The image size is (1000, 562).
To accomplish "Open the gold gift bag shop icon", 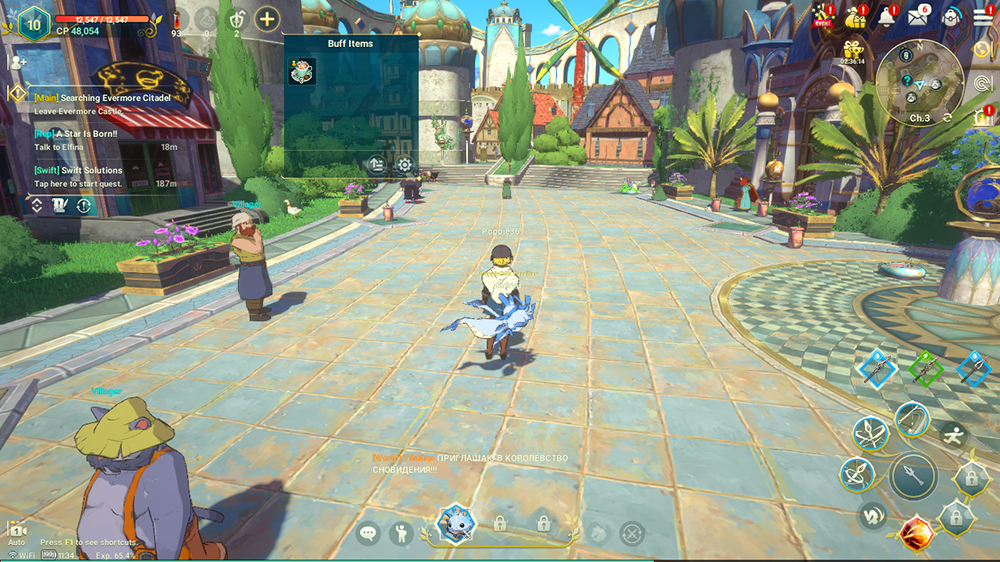I will 854,18.
